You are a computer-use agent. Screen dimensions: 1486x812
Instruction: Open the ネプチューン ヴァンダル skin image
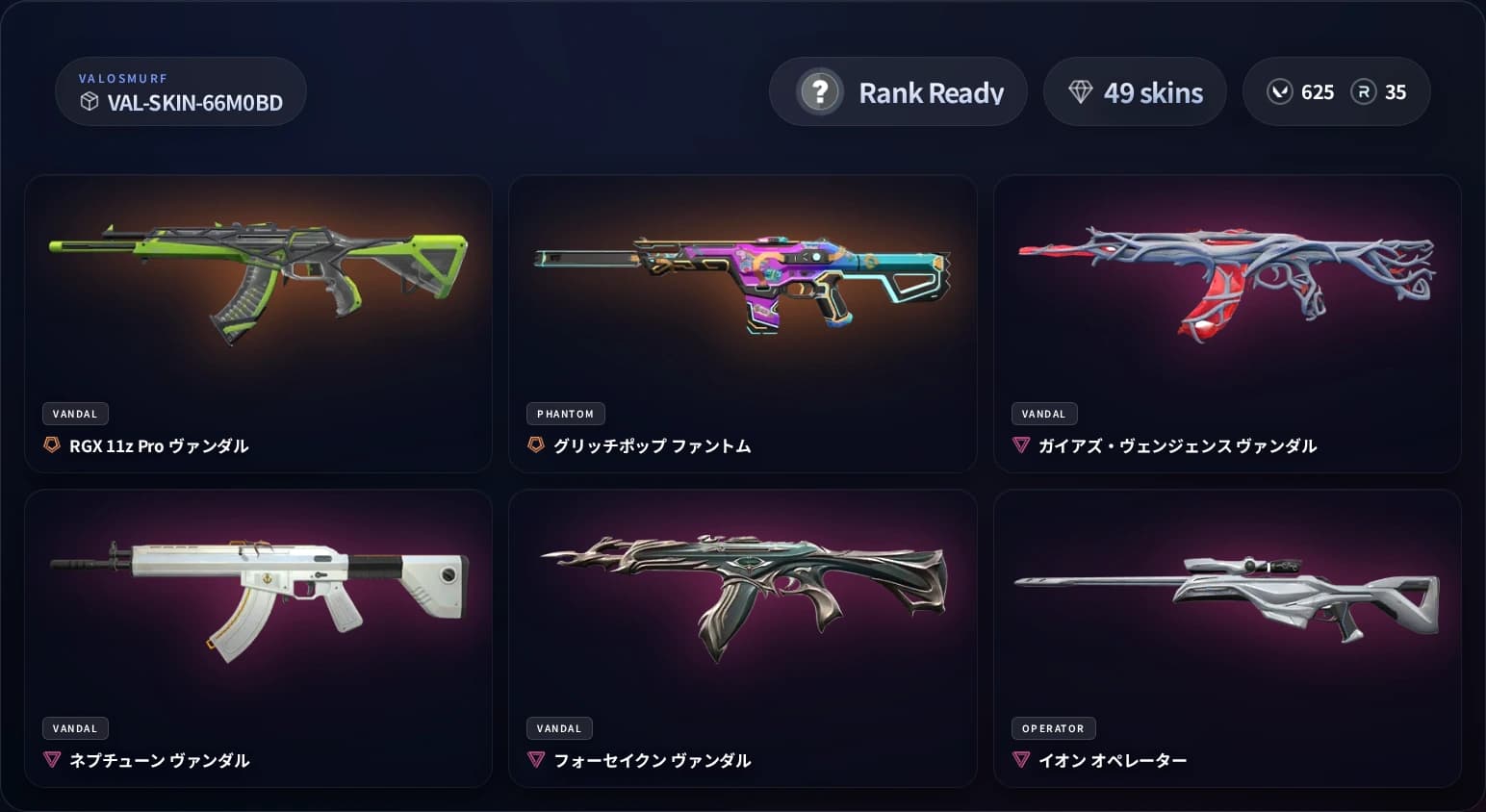(258, 596)
